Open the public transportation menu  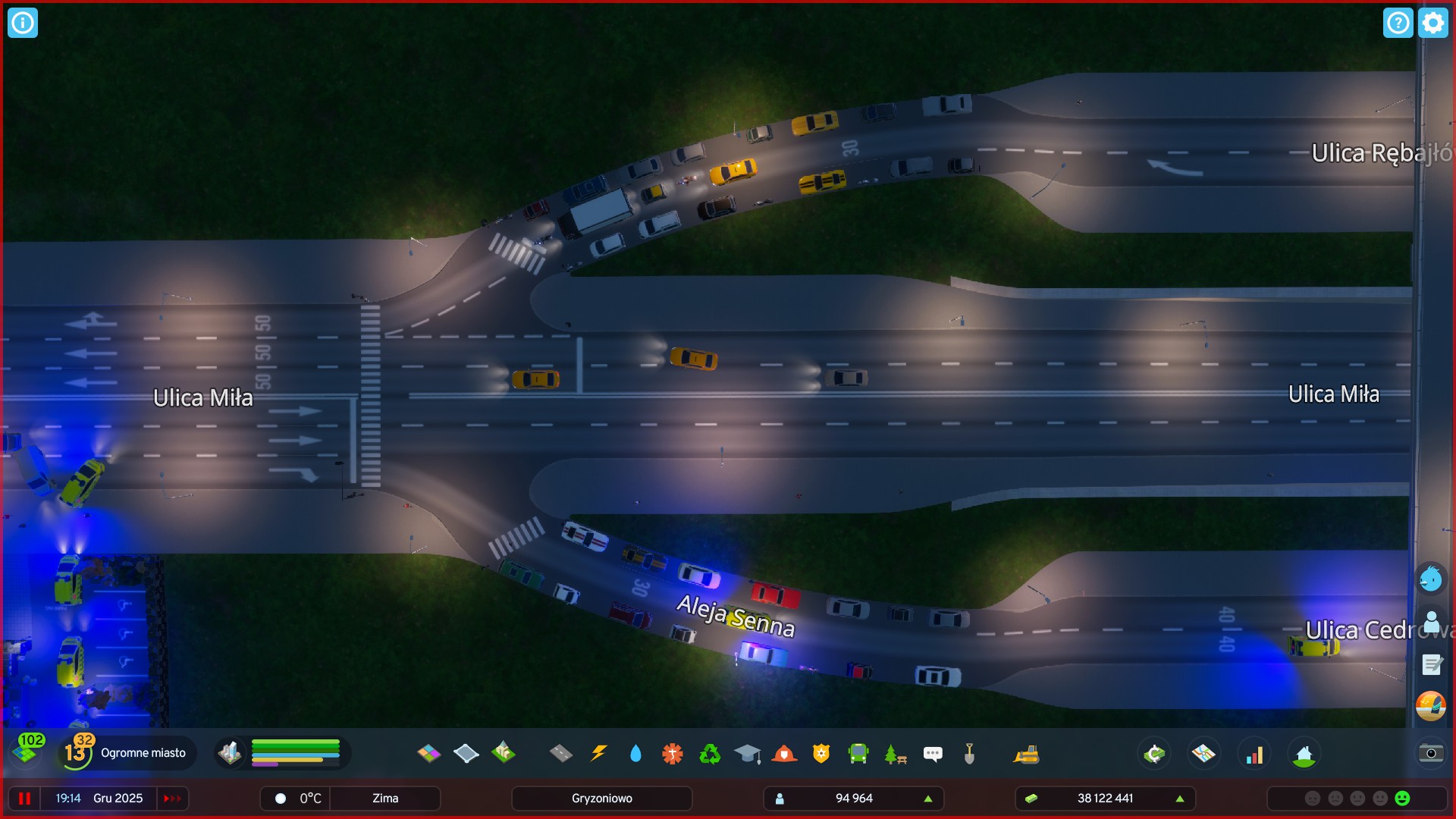(x=858, y=753)
